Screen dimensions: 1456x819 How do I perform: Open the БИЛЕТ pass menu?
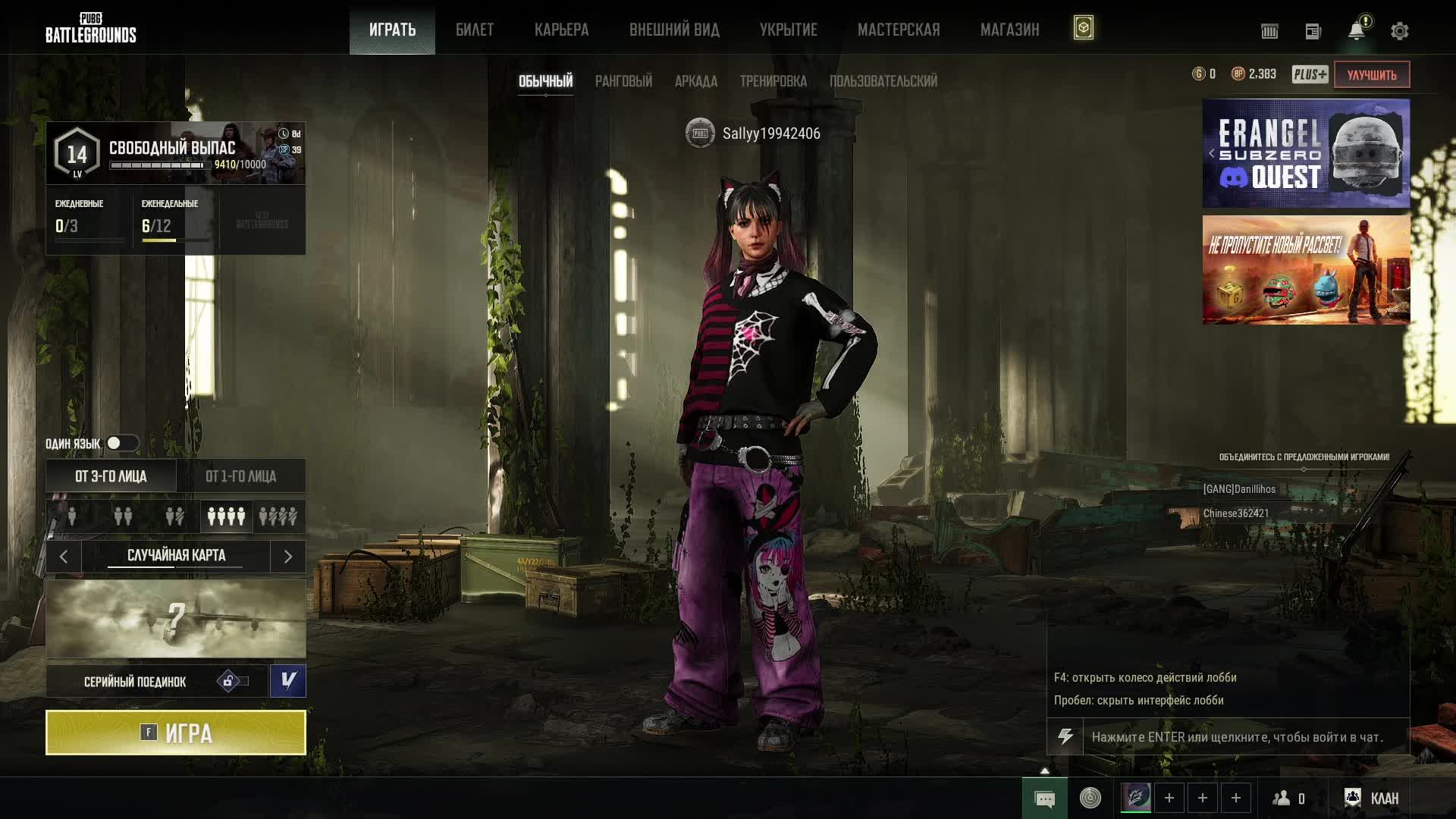pos(475,30)
